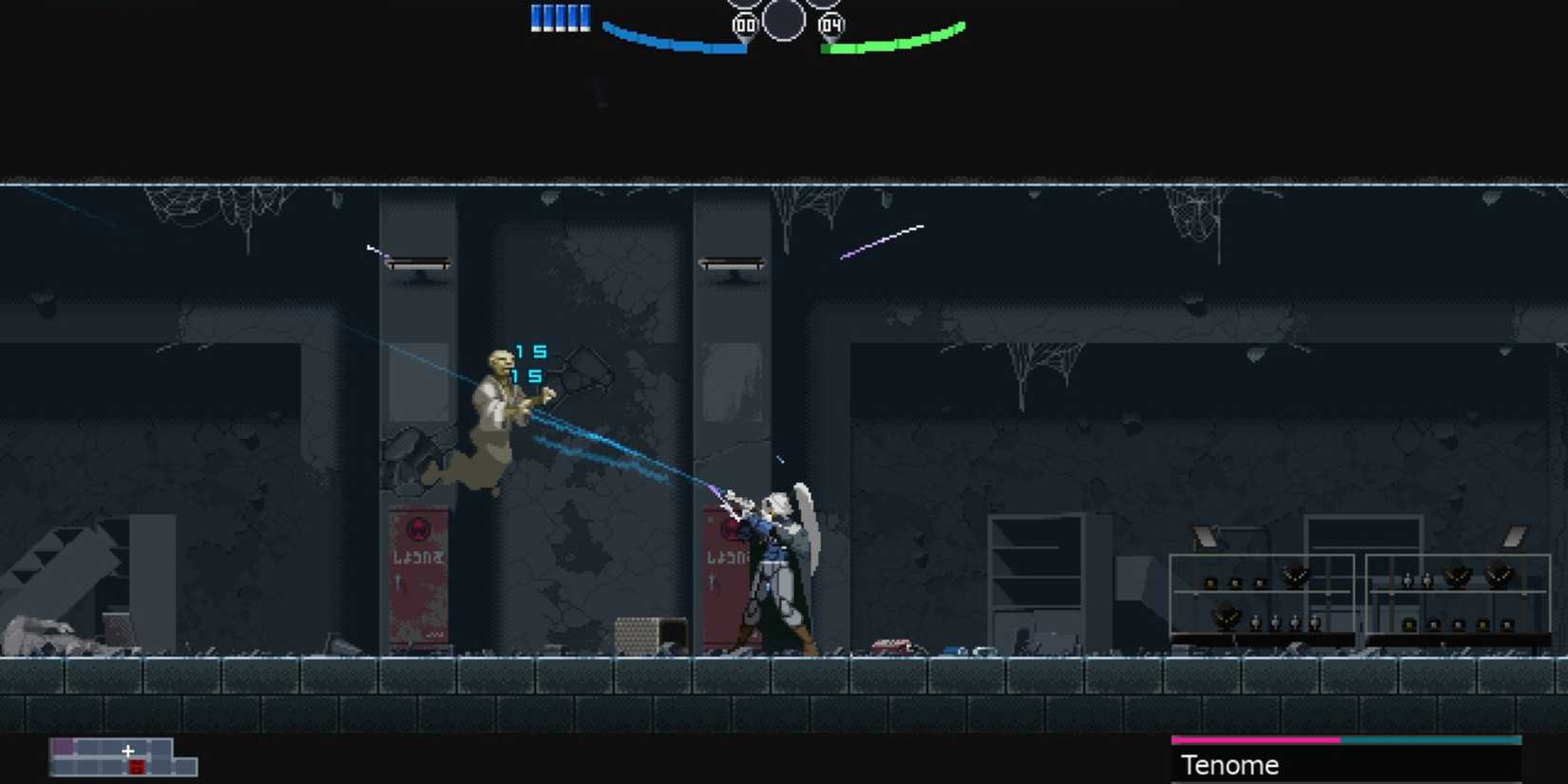Click the blue ammo pips in top HUD

(x=559, y=16)
